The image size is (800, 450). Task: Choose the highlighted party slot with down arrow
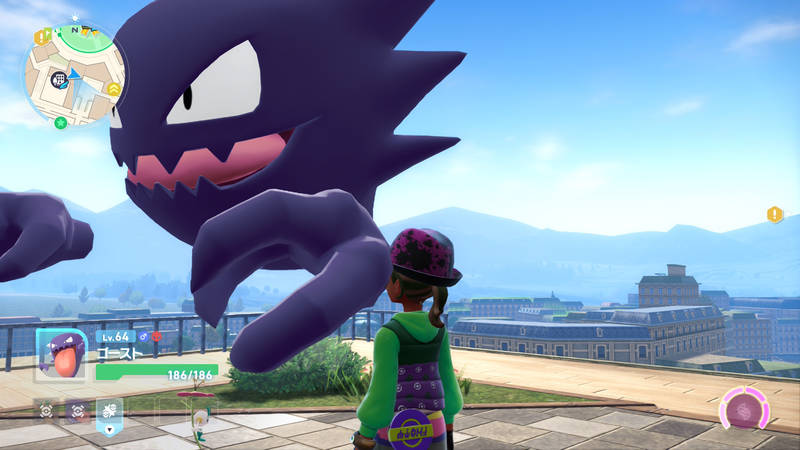click(109, 412)
